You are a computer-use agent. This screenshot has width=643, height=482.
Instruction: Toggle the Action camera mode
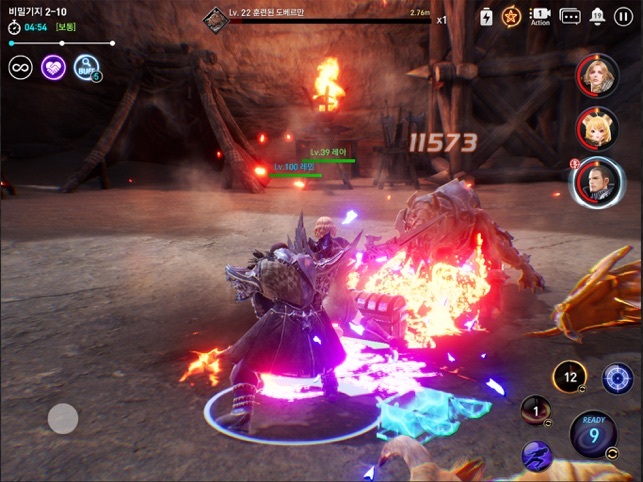[x=540, y=17]
